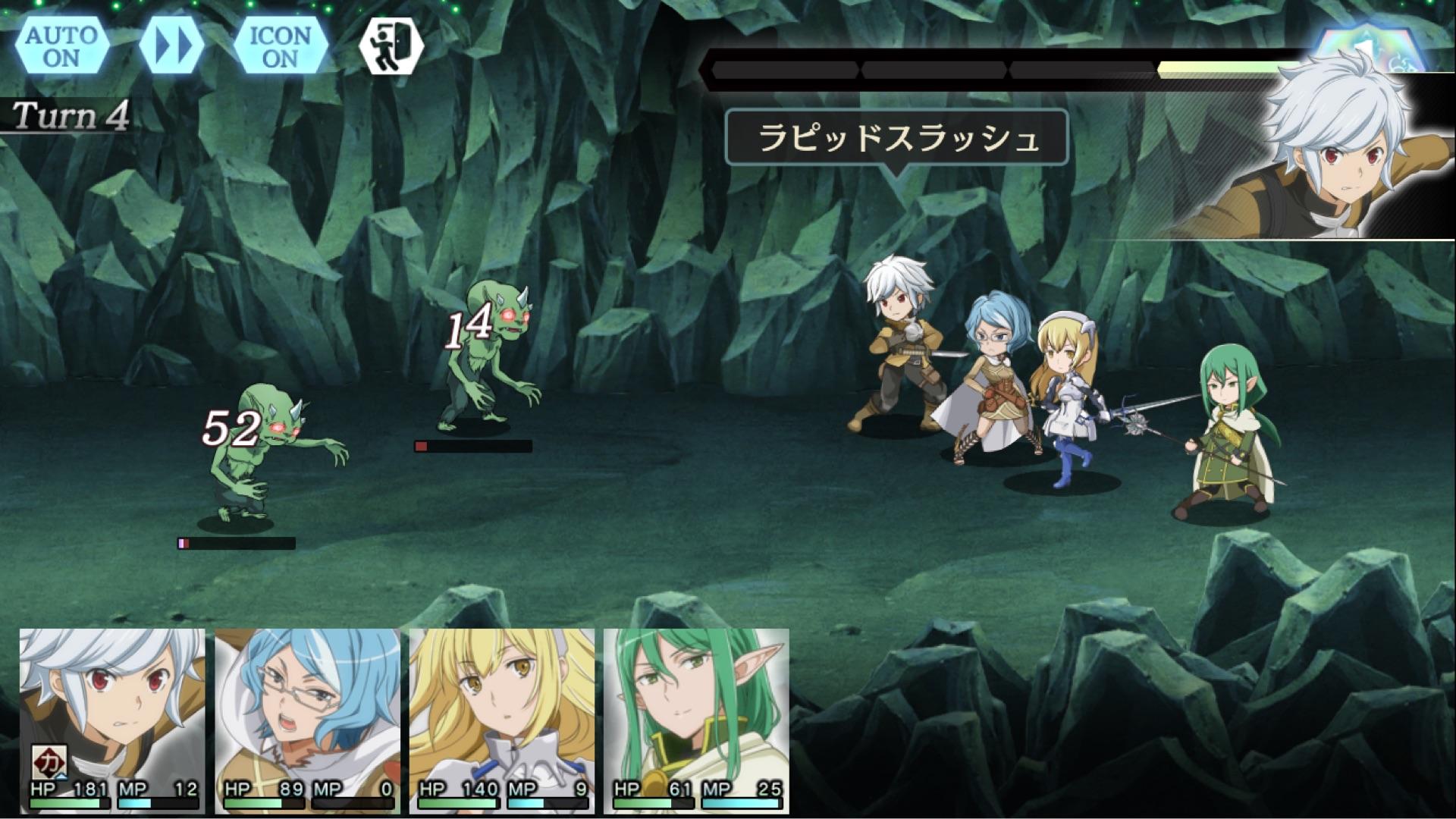Choose the blue-haired glasses character portrait

click(x=307, y=720)
